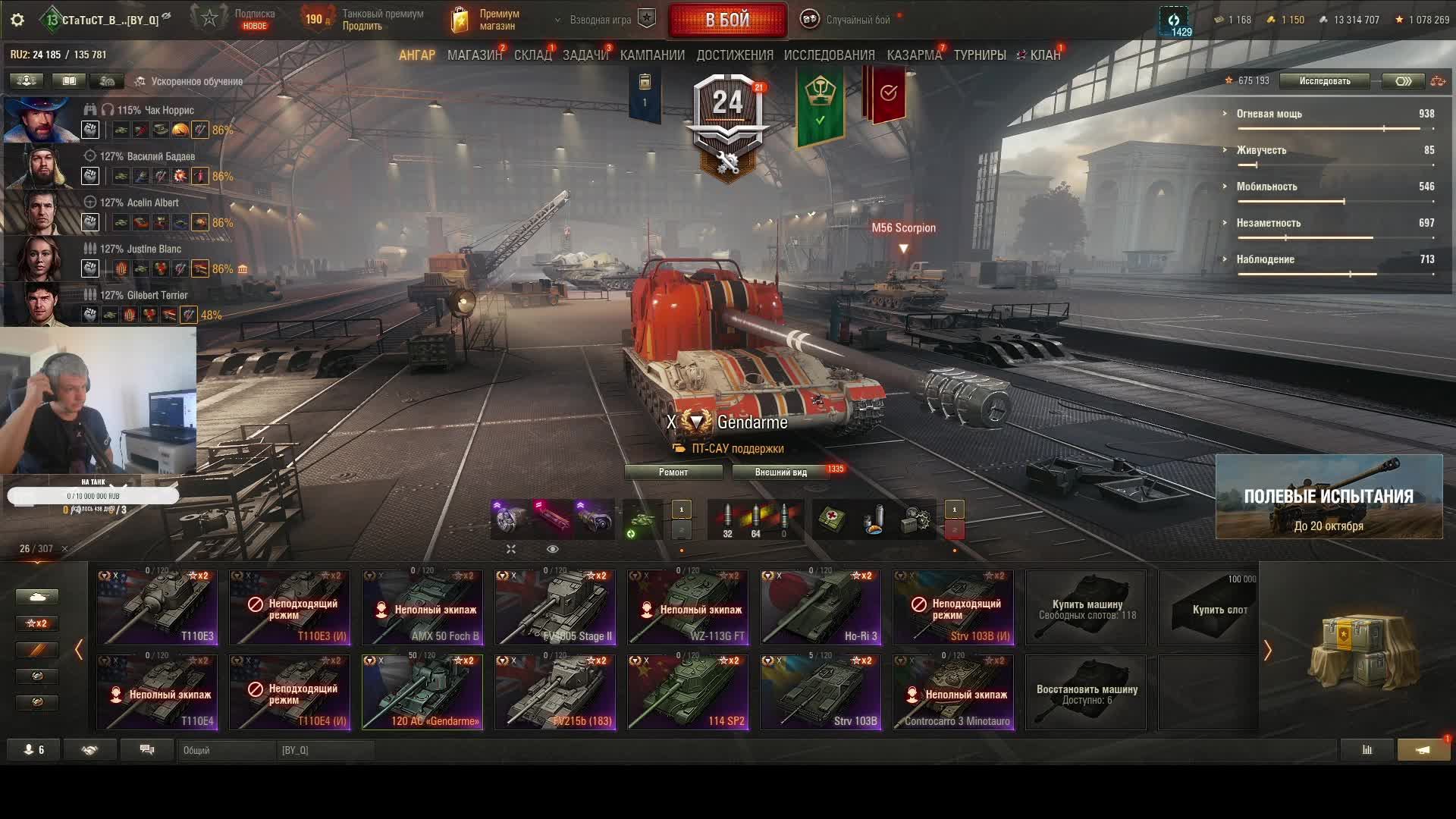Click the Ремонт button
Image resolution: width=1456 pixels, height=819 pixels.
(x=673, y=472)
